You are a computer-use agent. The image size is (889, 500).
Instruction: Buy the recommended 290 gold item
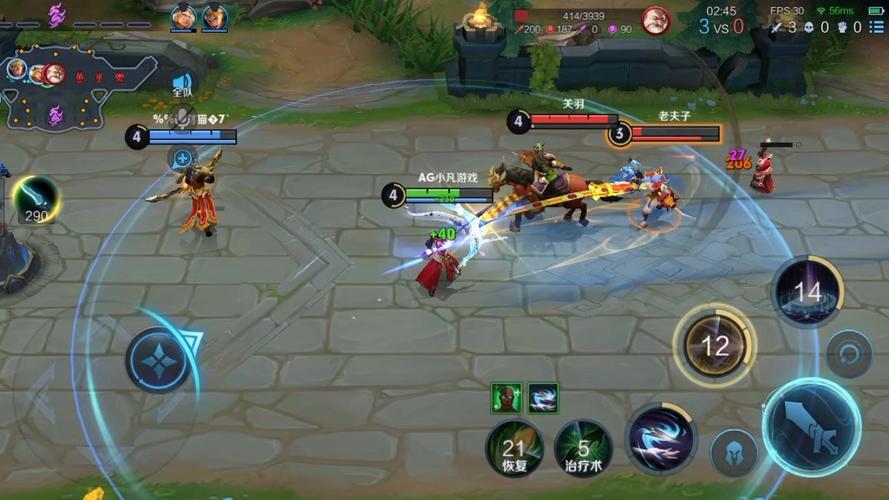[x=36, y=199]
